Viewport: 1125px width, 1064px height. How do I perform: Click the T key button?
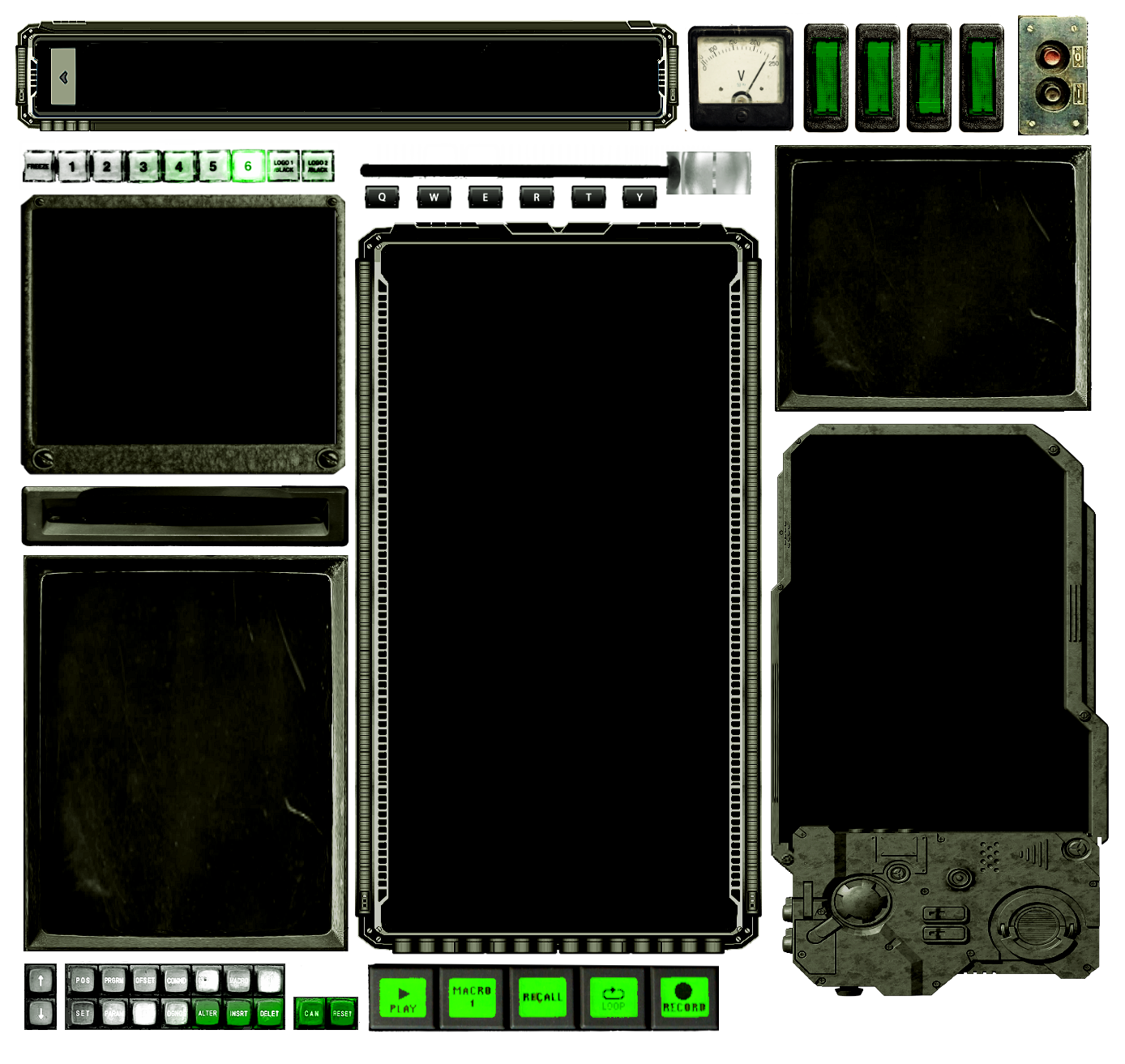pos(588,197)
